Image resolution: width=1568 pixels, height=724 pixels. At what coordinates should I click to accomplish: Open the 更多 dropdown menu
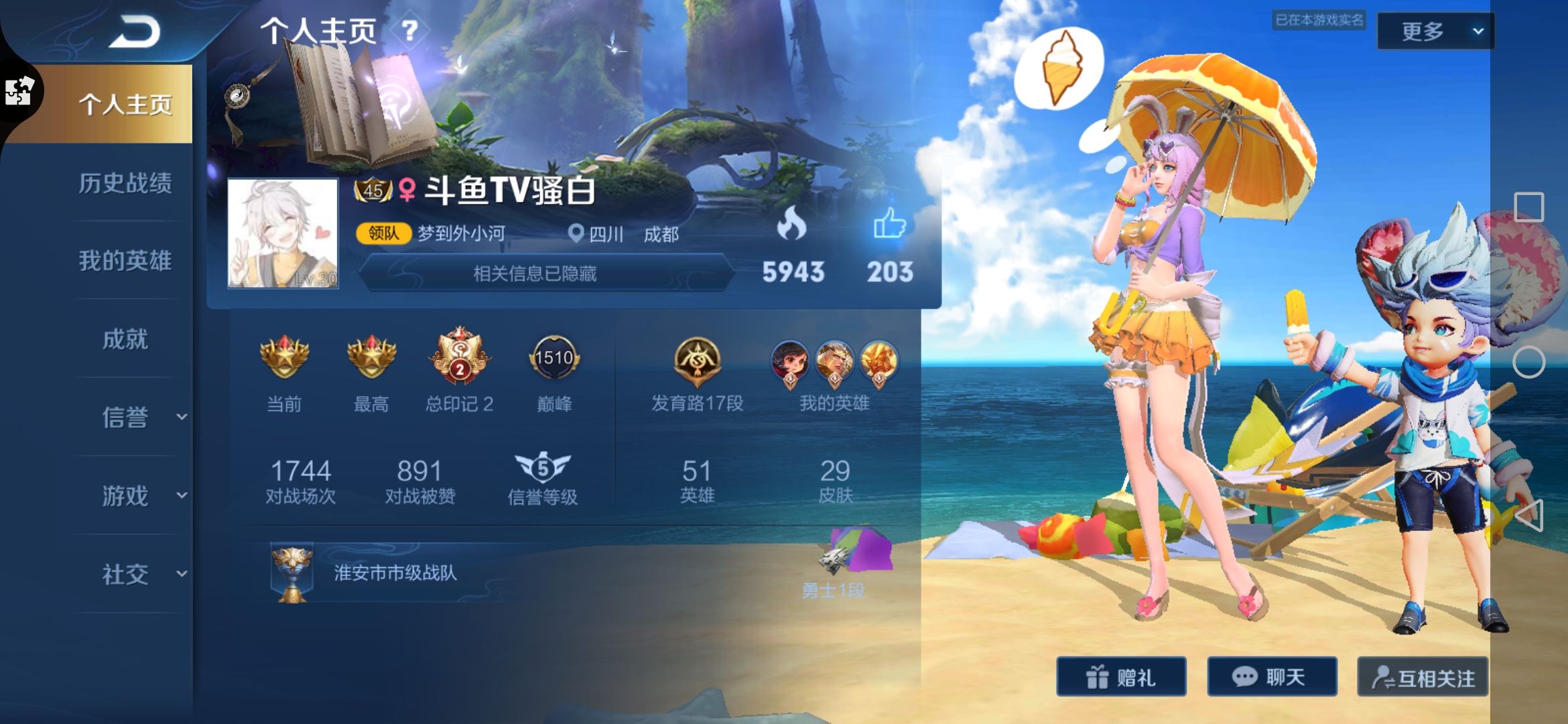click(x=1435, y=31)
